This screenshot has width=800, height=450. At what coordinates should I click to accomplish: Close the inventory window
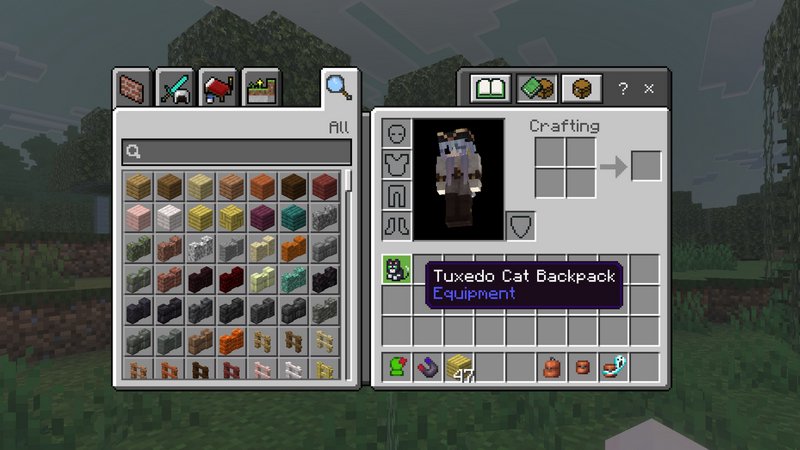pos(649,89)
